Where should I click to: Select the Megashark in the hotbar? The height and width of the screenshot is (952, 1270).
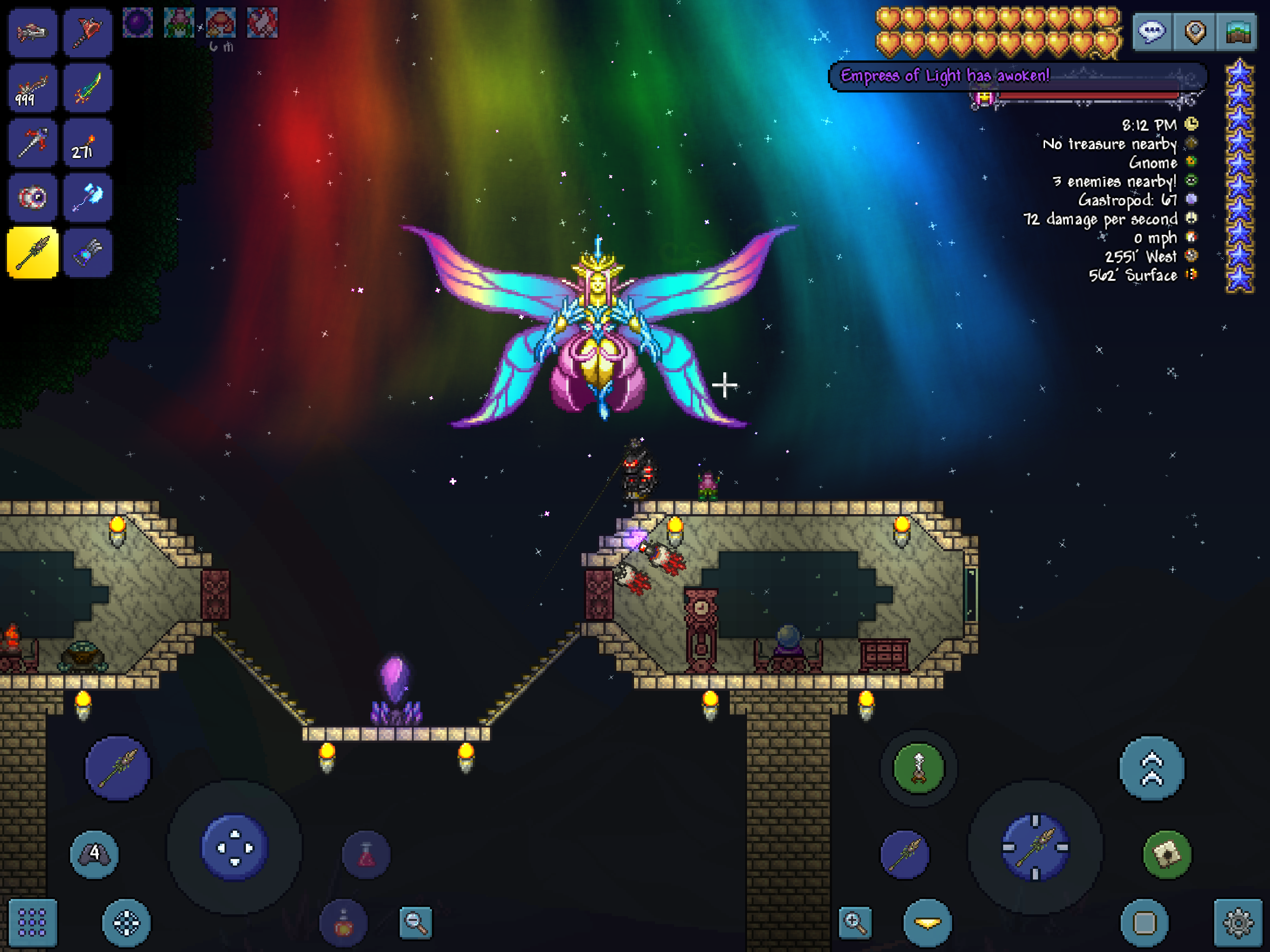pos(33,33)
